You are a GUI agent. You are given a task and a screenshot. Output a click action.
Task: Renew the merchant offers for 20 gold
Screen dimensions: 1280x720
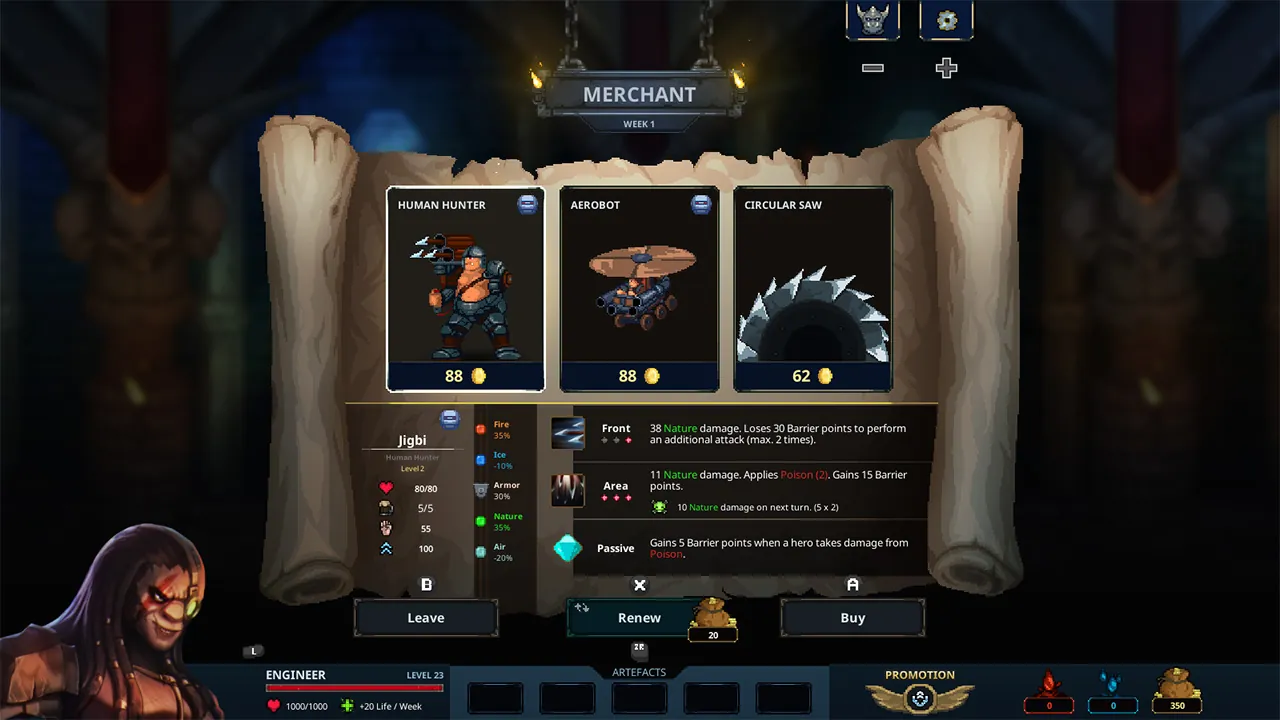click(x=638, y=617)
